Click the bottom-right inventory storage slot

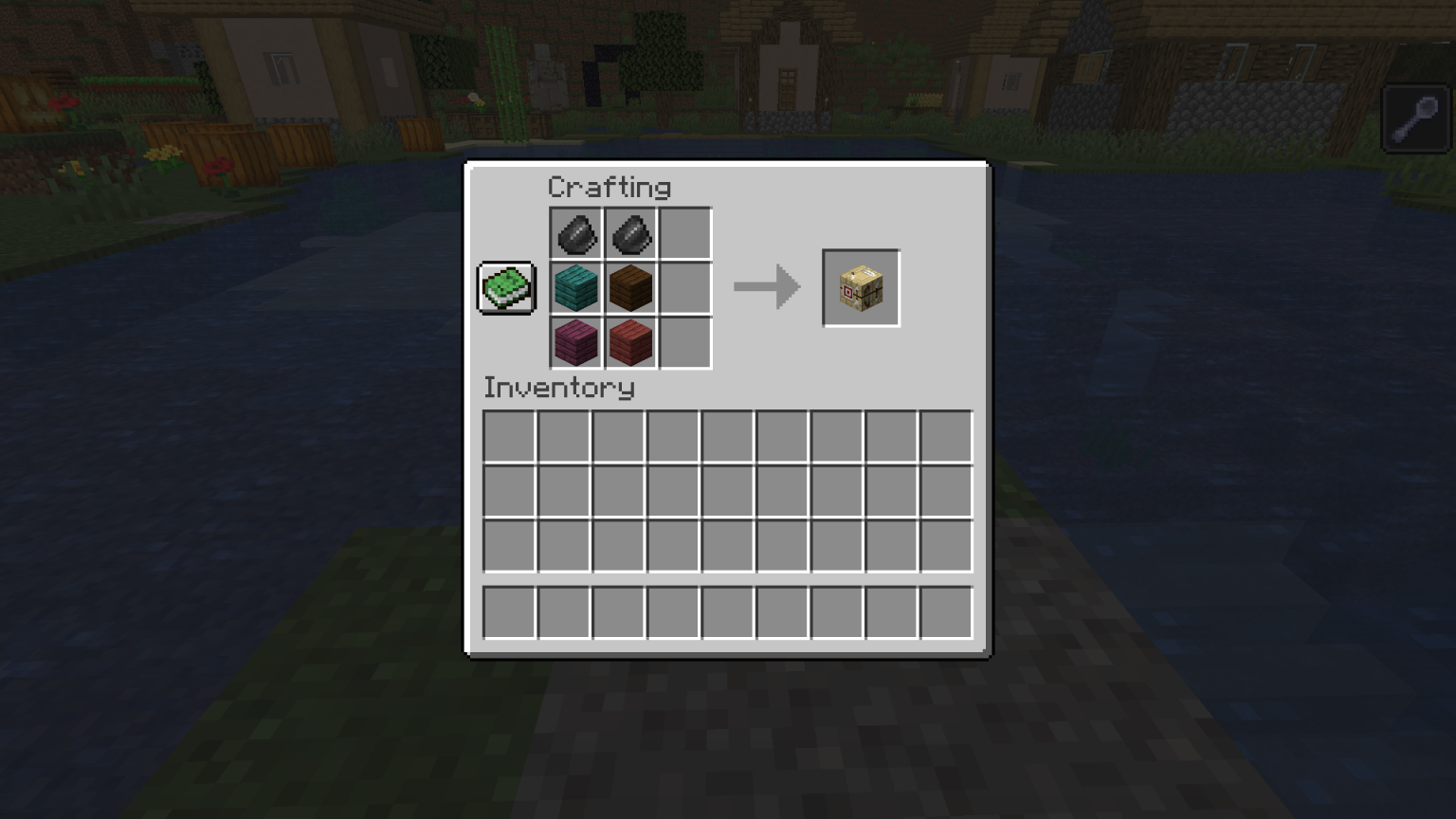pyautogui.click(x=944, y=545)
